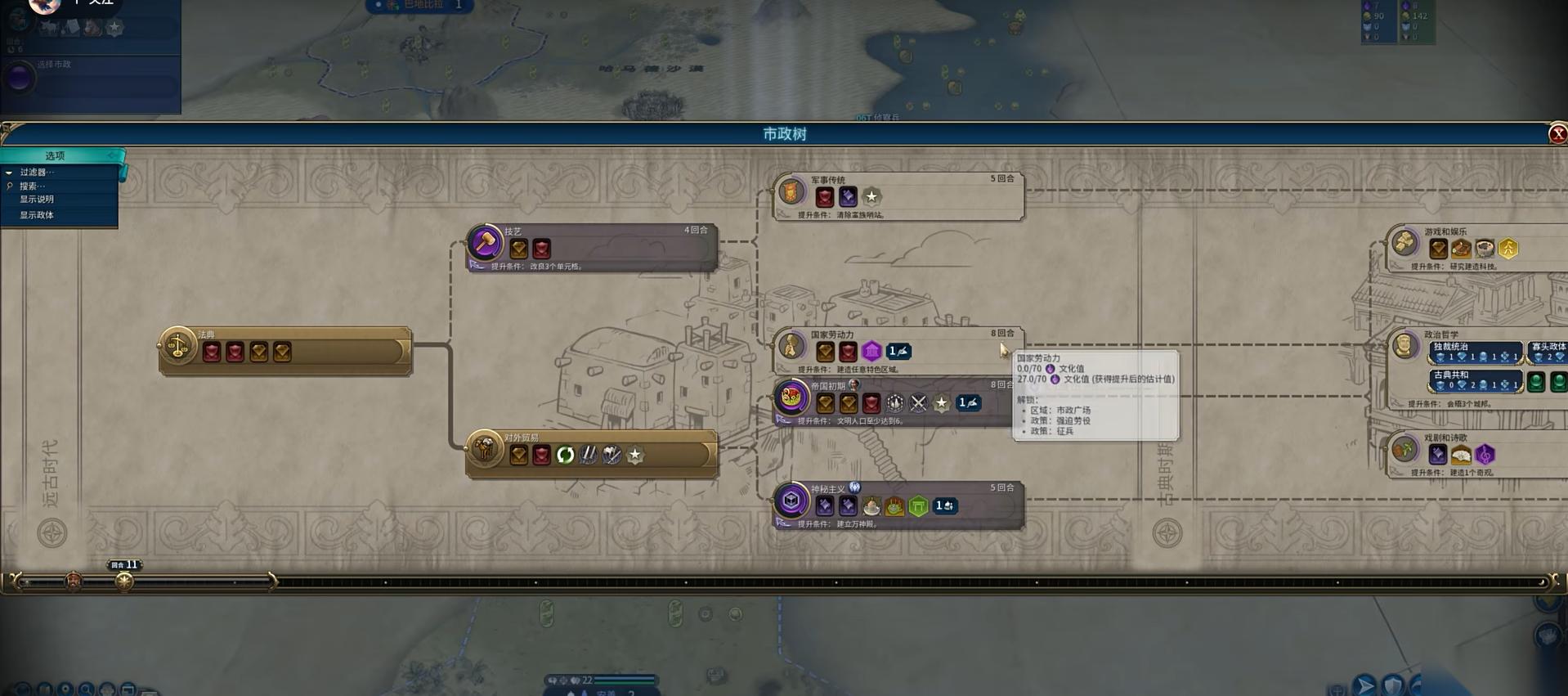Viewport: 1568px width, 696px height.
Task: Close the civics tree window
Action: pos(1557,134)
